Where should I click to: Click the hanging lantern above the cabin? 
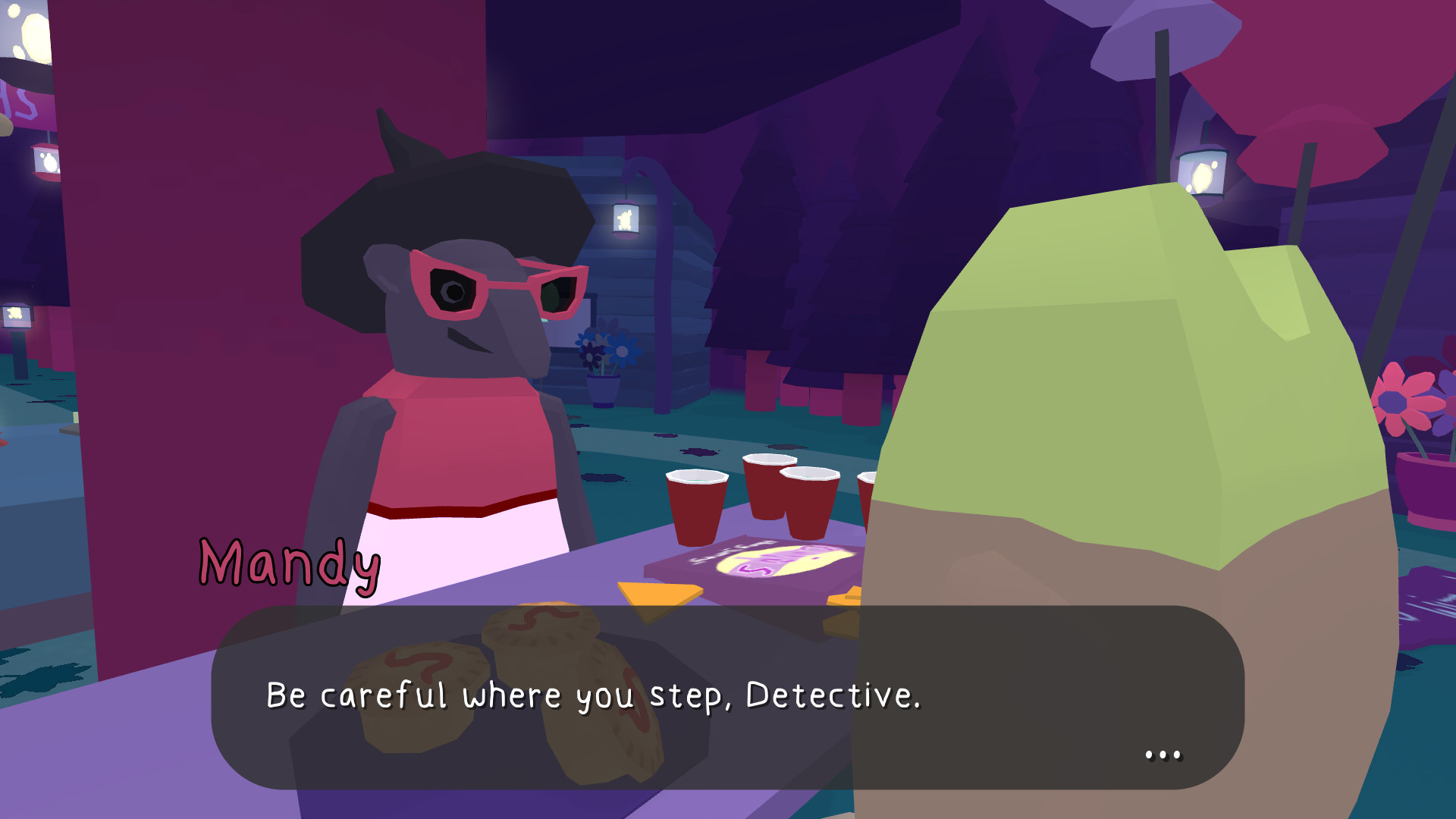[x=627, y=218]
